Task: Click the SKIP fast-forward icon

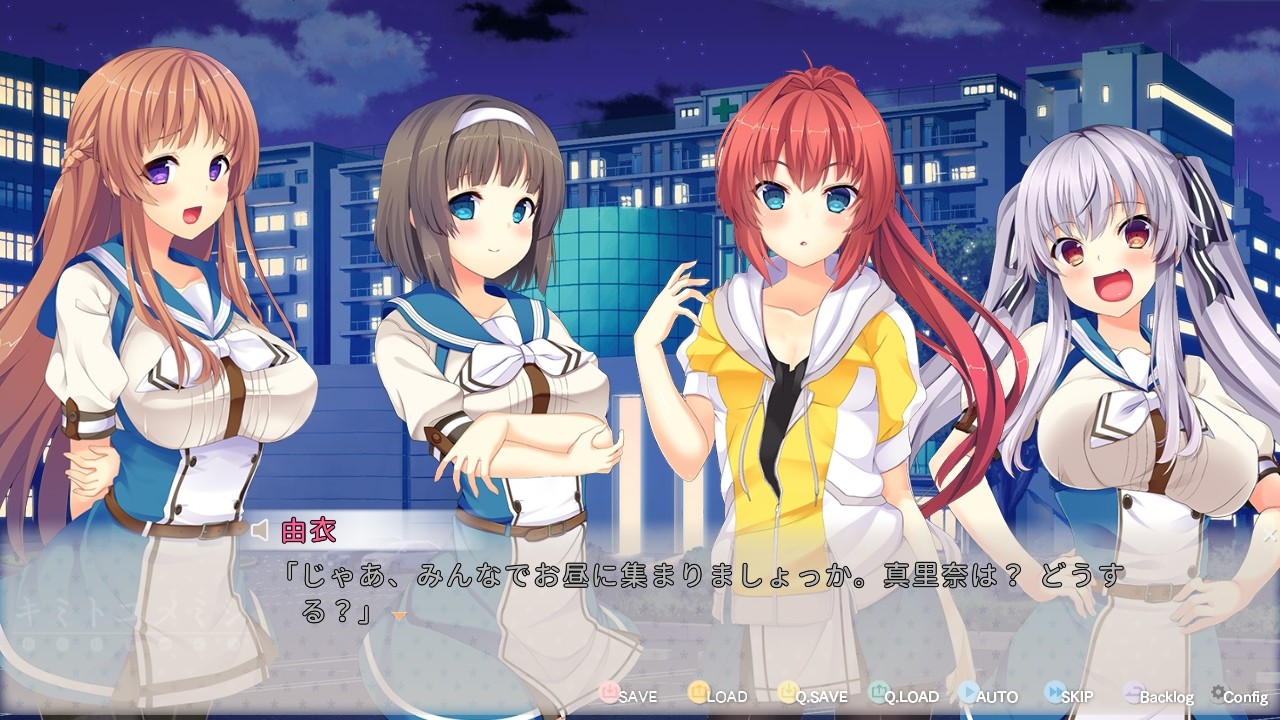Action: pos(1053,692)
